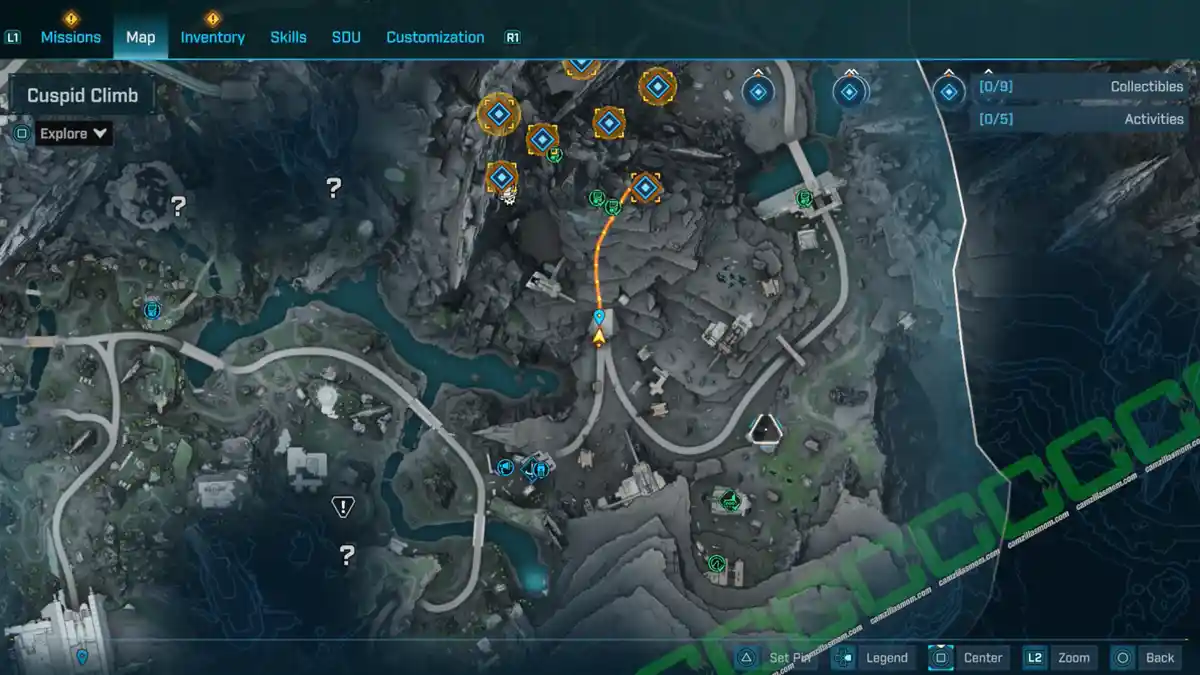Select the black triangle map marker
The width and height of the screenshot is (1200, 675).
(x=766, y=430)
